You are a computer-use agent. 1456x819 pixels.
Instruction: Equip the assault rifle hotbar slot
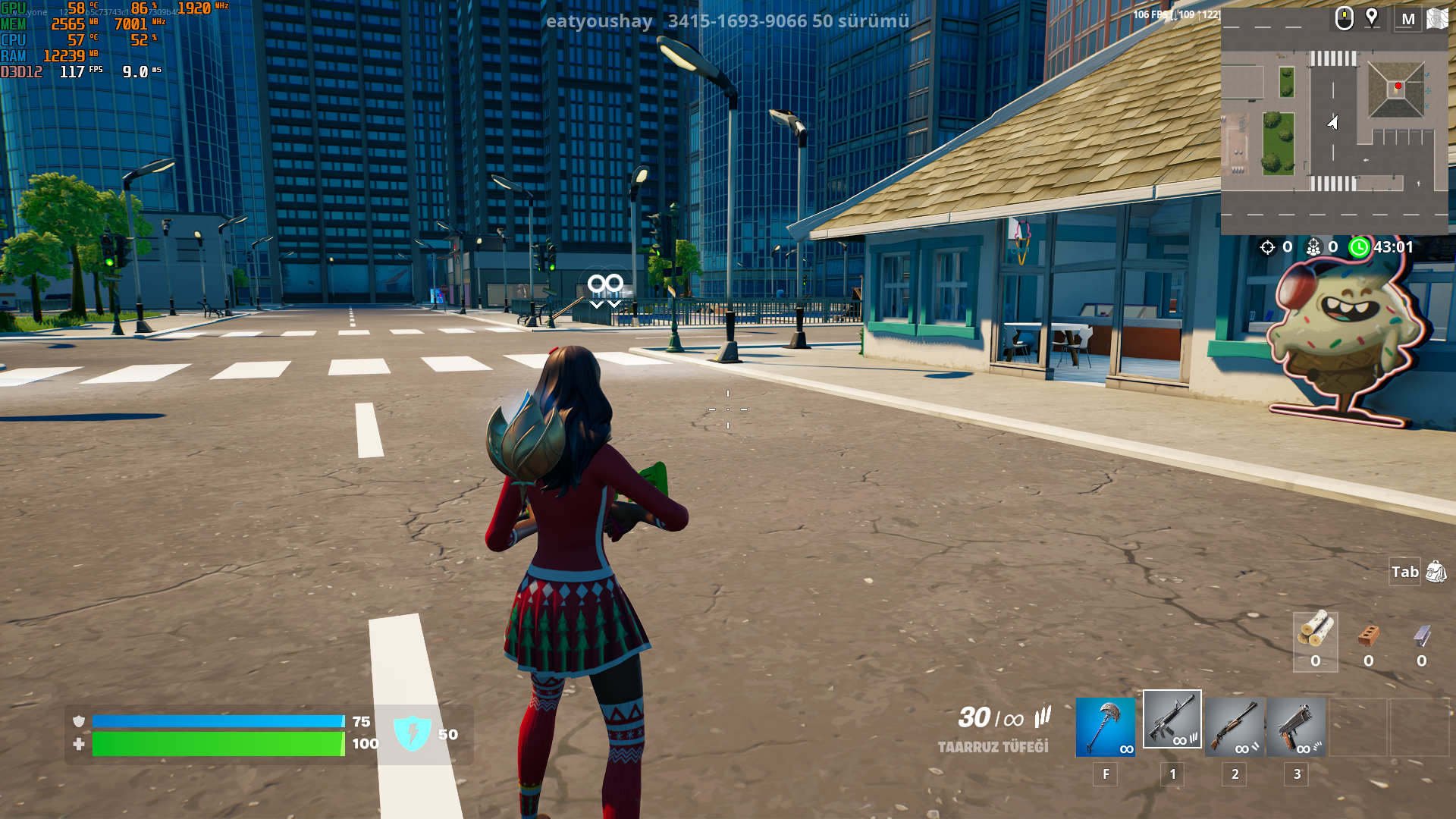coord(1172,720)
